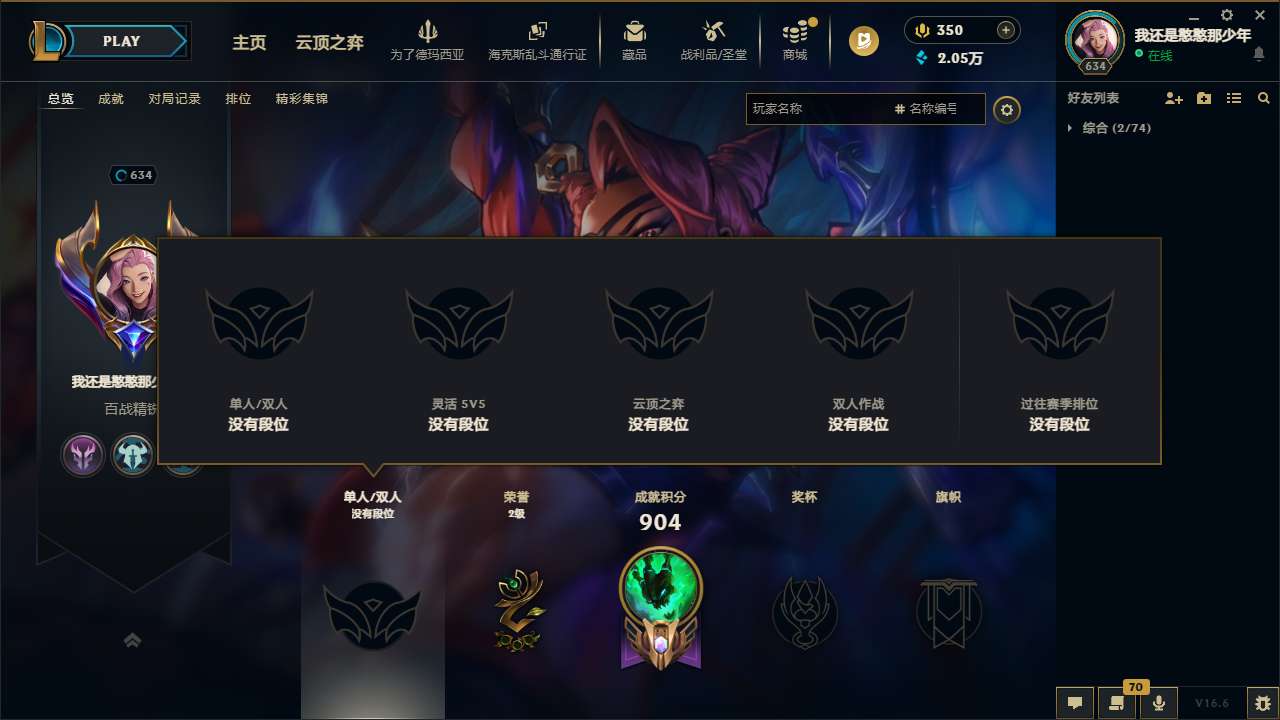Click the RP top-up plus icon

1004,30
